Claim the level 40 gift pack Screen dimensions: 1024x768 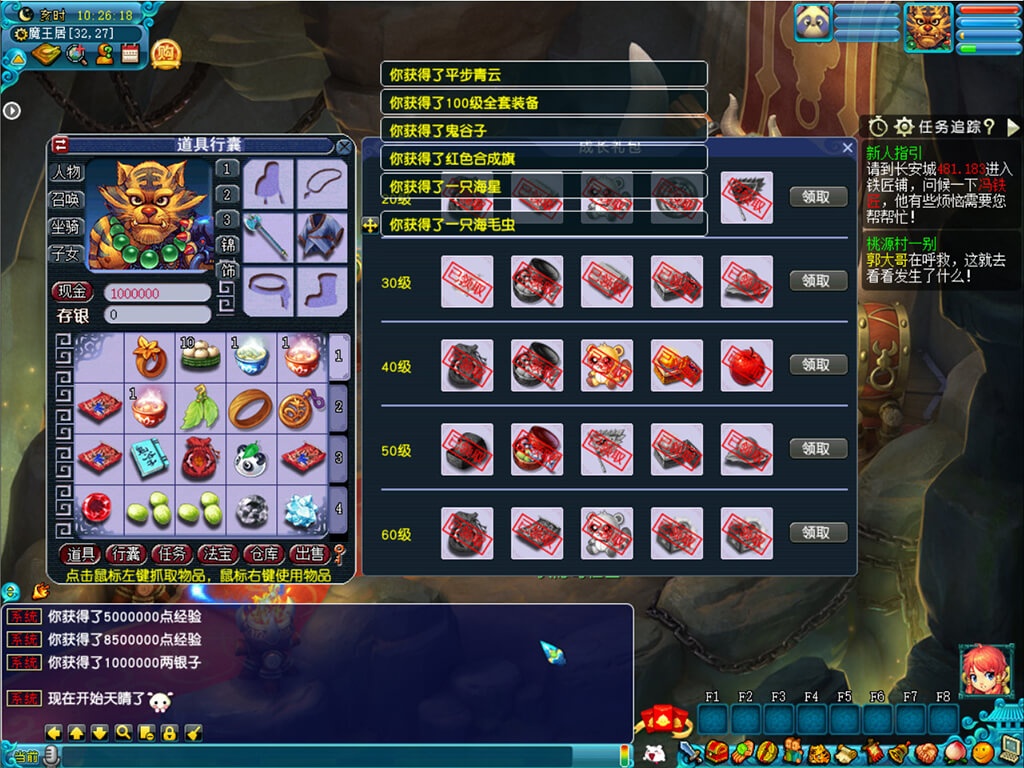click(818, 365)
